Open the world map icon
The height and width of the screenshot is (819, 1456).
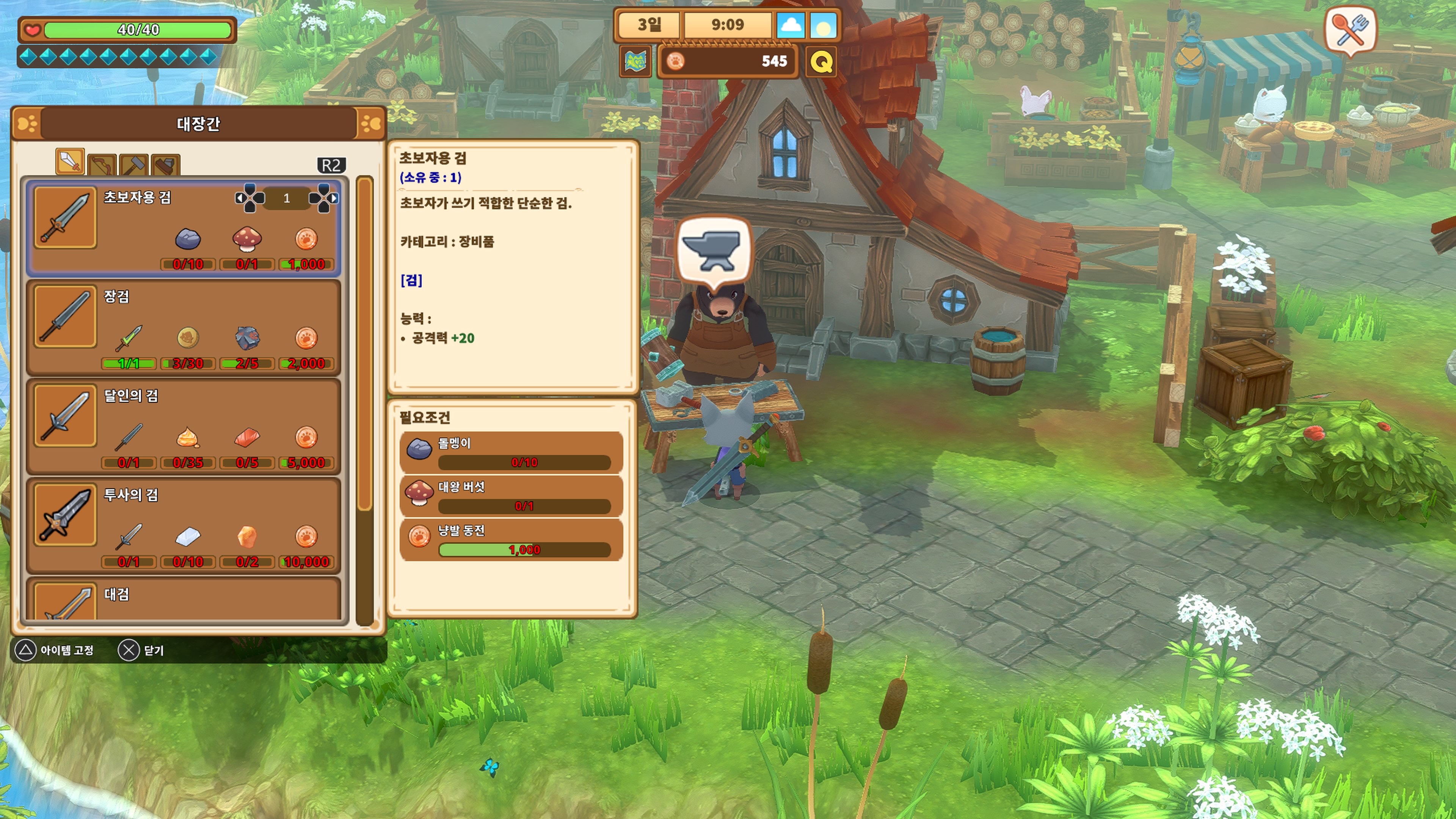tap(636, 61)
